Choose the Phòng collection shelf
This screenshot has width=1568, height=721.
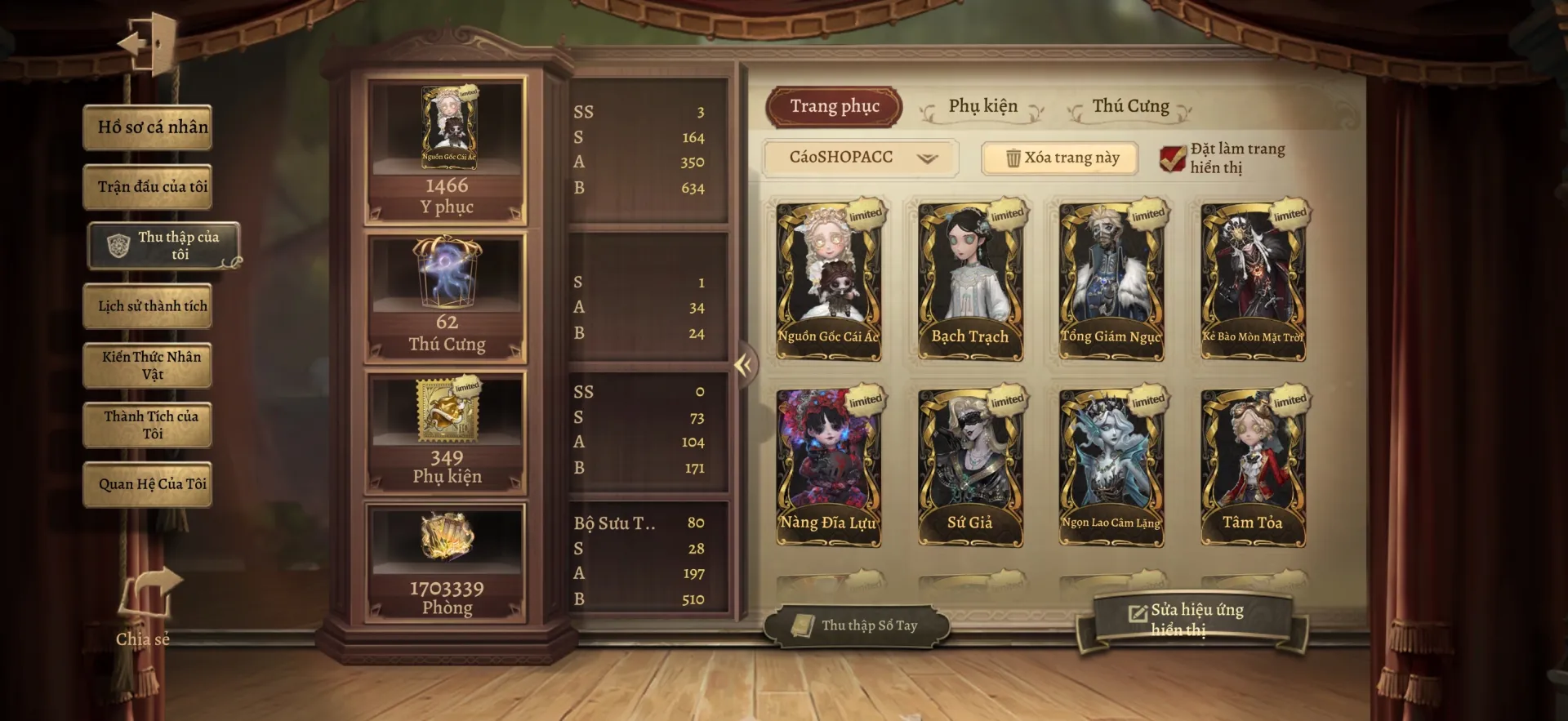coord(446,563)
